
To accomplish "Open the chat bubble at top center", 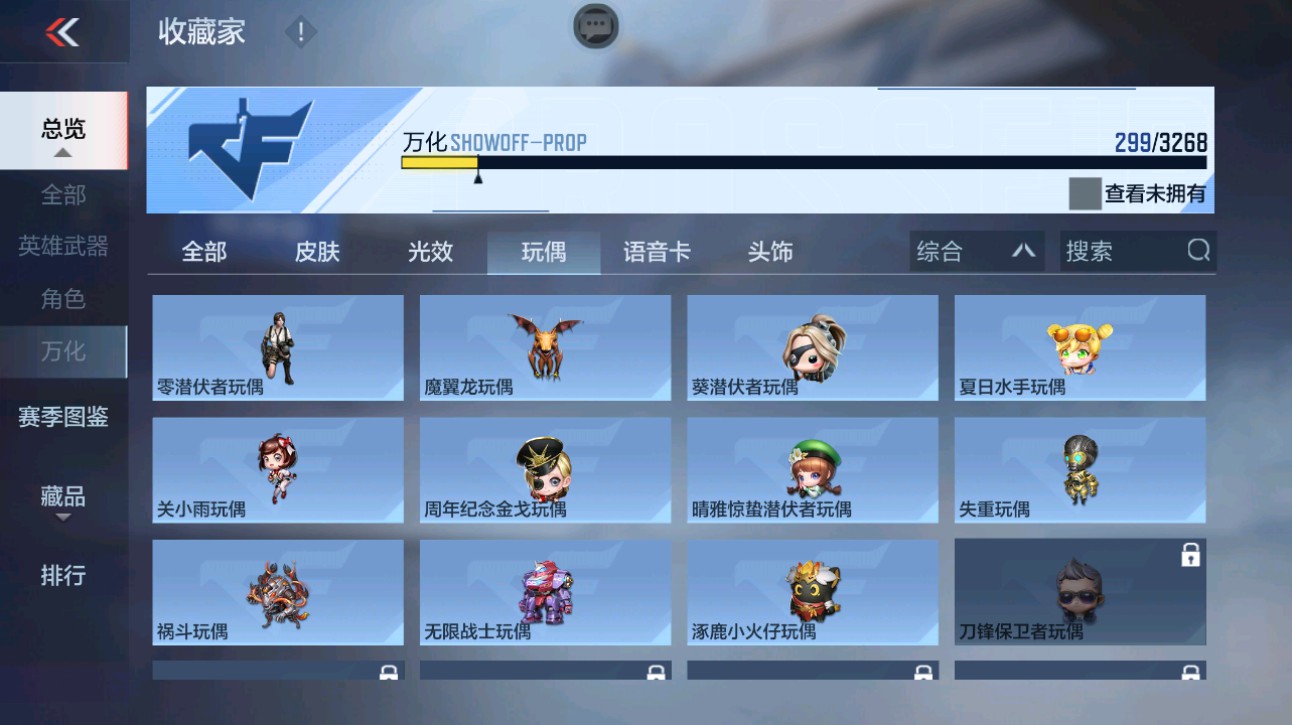I will point(594,27).
